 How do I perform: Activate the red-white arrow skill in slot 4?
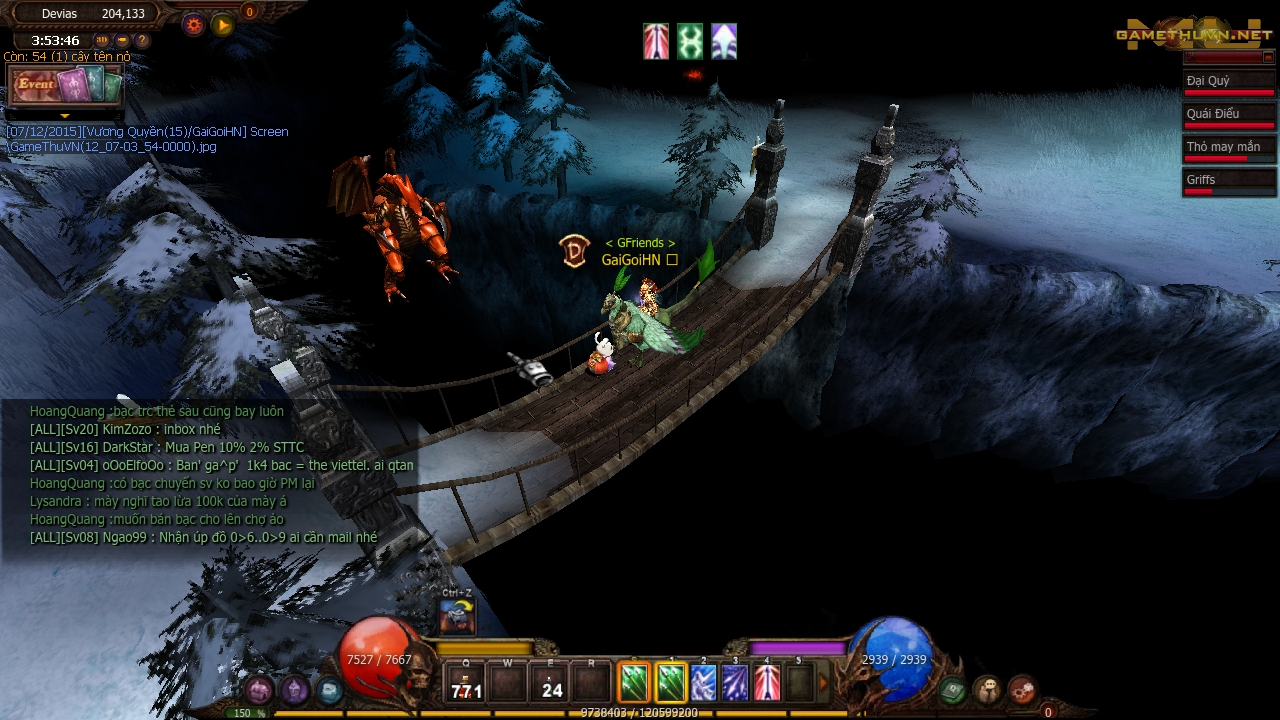[767, 683]
